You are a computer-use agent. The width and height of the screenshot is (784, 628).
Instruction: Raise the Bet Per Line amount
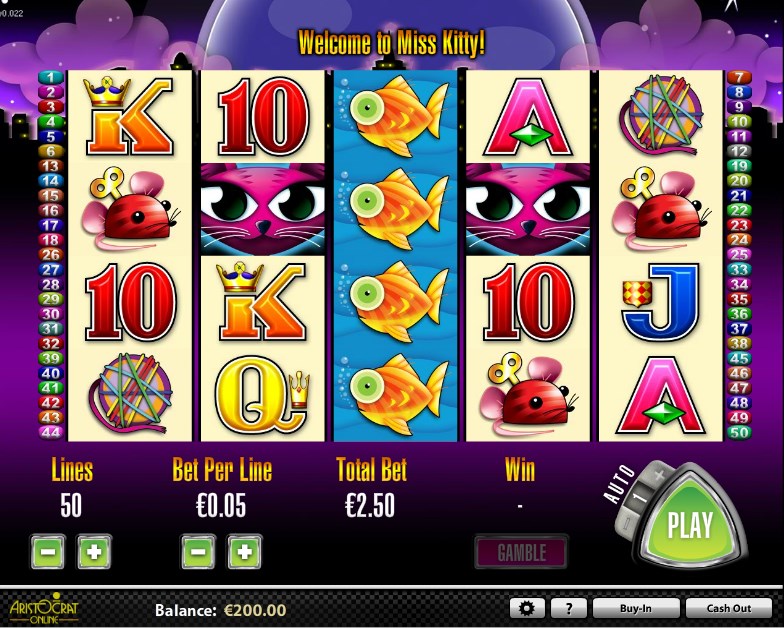coord(244,551)
